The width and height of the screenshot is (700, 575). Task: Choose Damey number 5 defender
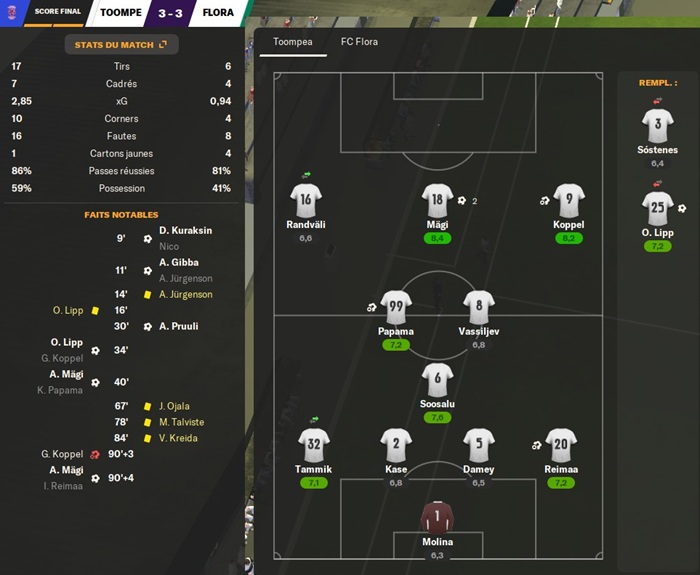478,445
